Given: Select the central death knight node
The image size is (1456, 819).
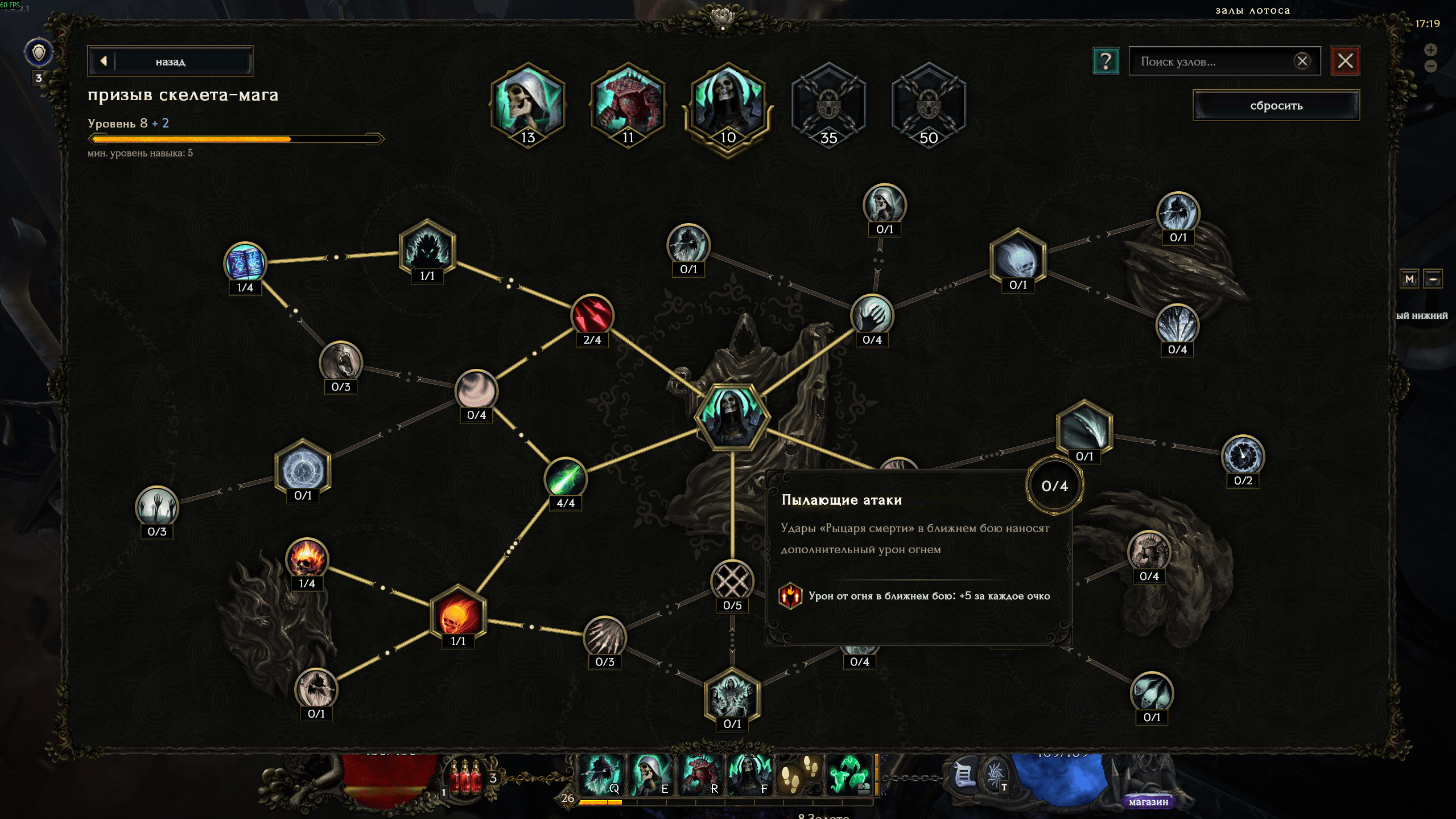Looking at the screenshot, I should (732, 416).
